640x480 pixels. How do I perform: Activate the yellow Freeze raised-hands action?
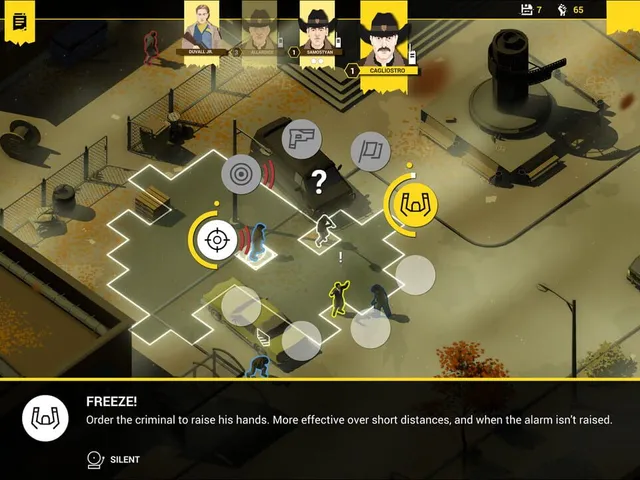(x=412, y=203)
